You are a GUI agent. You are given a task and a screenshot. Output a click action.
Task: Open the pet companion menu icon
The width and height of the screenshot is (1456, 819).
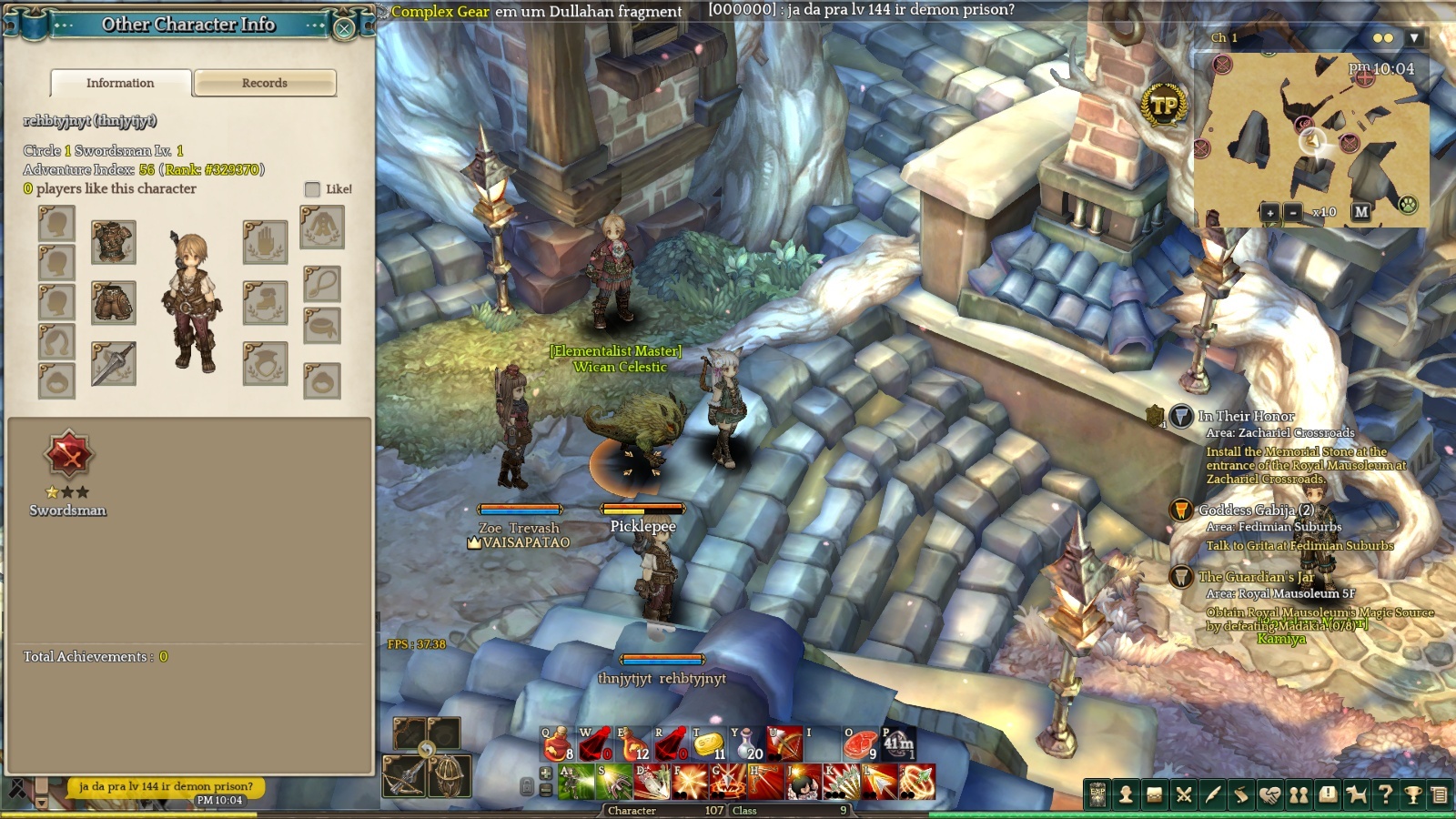[x=1356, y=794]
